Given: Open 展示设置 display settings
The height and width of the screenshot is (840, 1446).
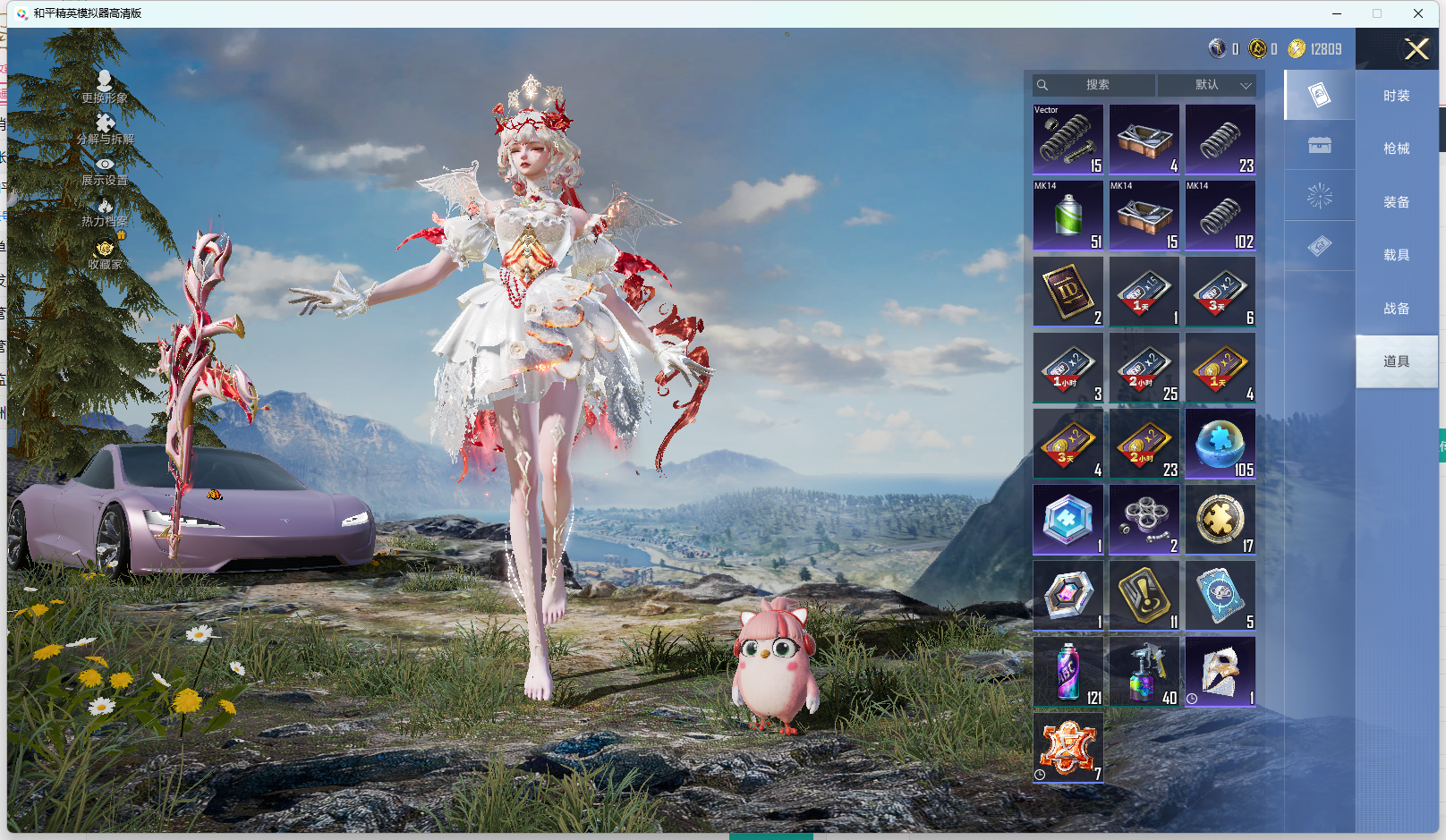Looking at the screenshot, I should (105, 171).
